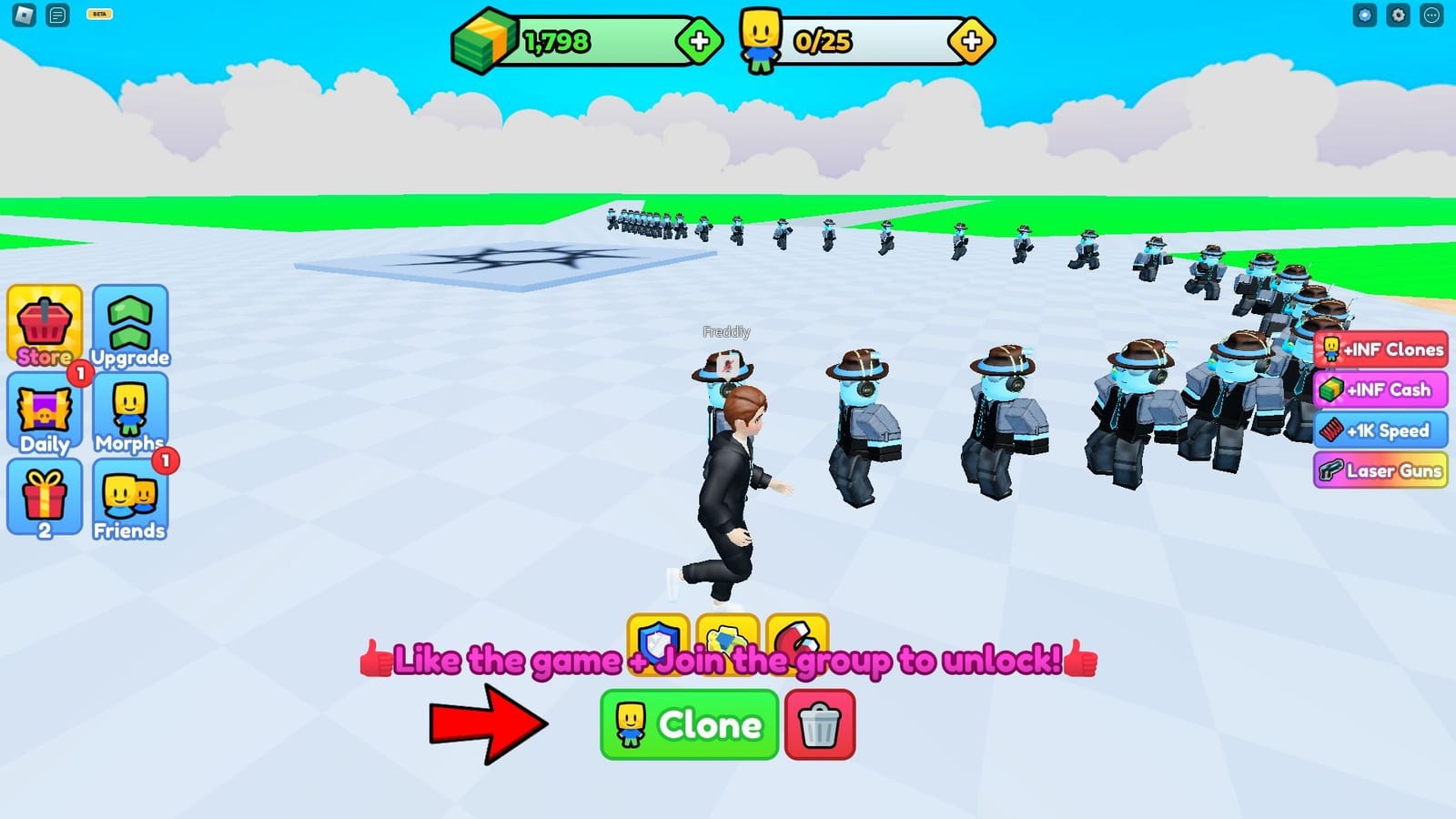Buy the Laser Guns gamepass
This screenshot has height=819, width=1456.
pyautogui.click(x=1380, y=471)
